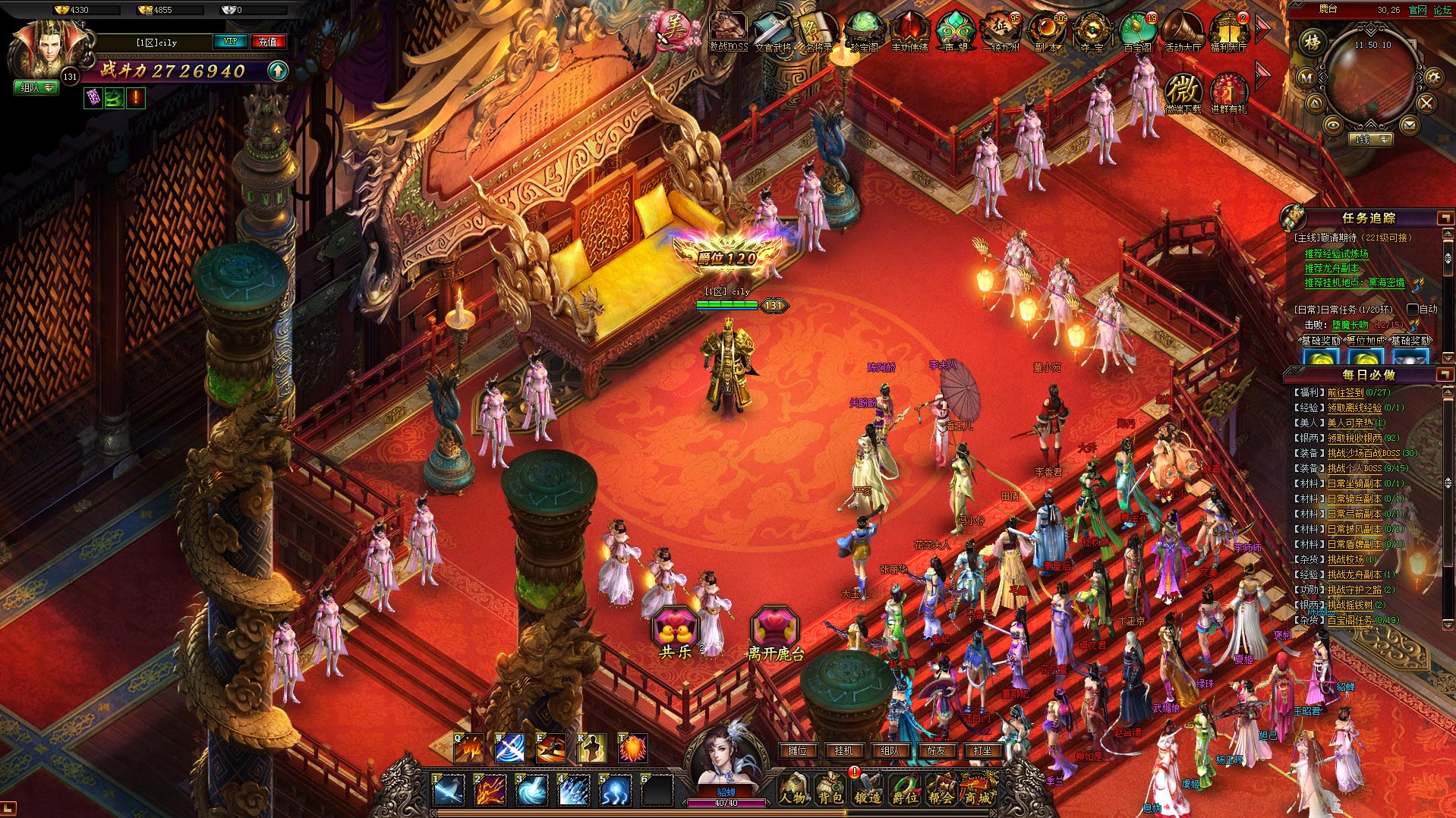This screenshot has height=818, width=1456.
Task: Enable the 自动 daily quest checkbox
Action: point(1413,310)
